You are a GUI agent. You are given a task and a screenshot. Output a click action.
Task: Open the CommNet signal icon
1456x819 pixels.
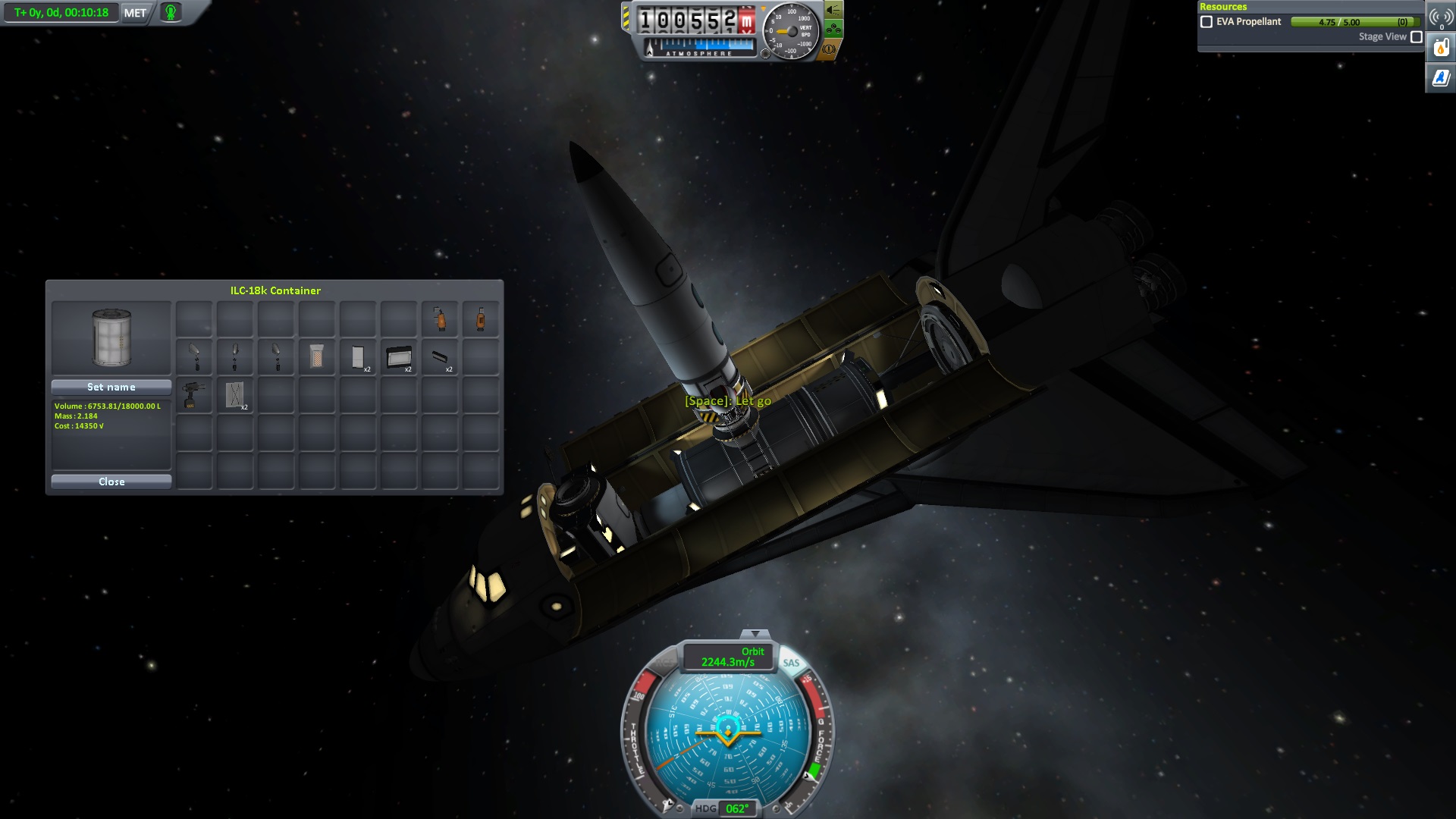pos(1440,17)
